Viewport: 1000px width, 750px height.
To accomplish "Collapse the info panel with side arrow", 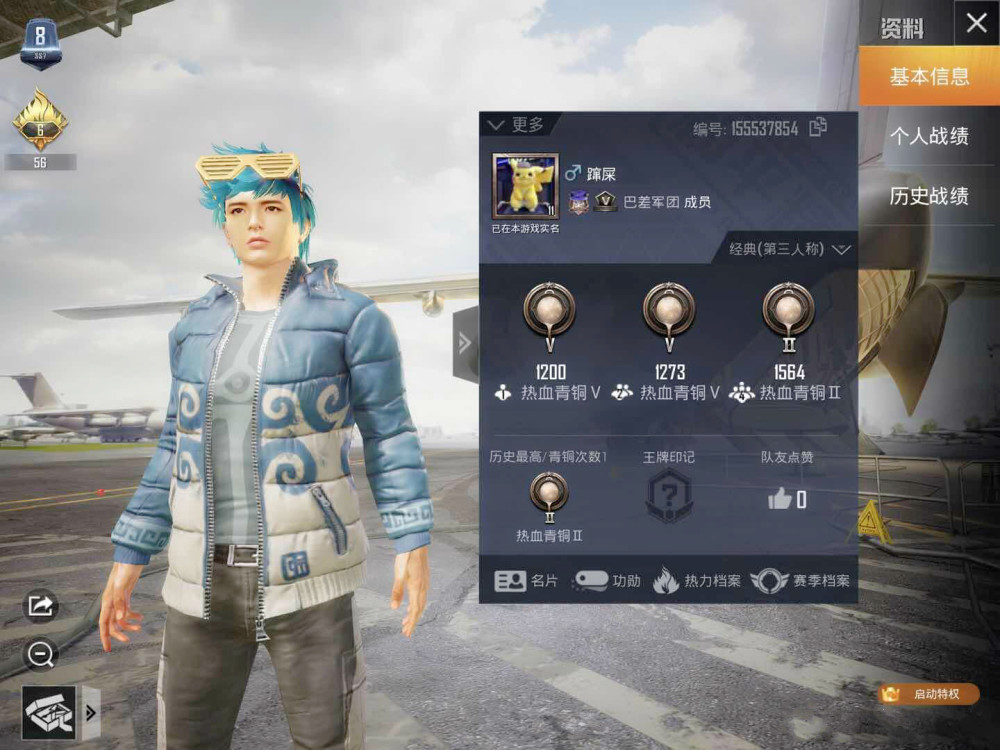I will (465, 343).
